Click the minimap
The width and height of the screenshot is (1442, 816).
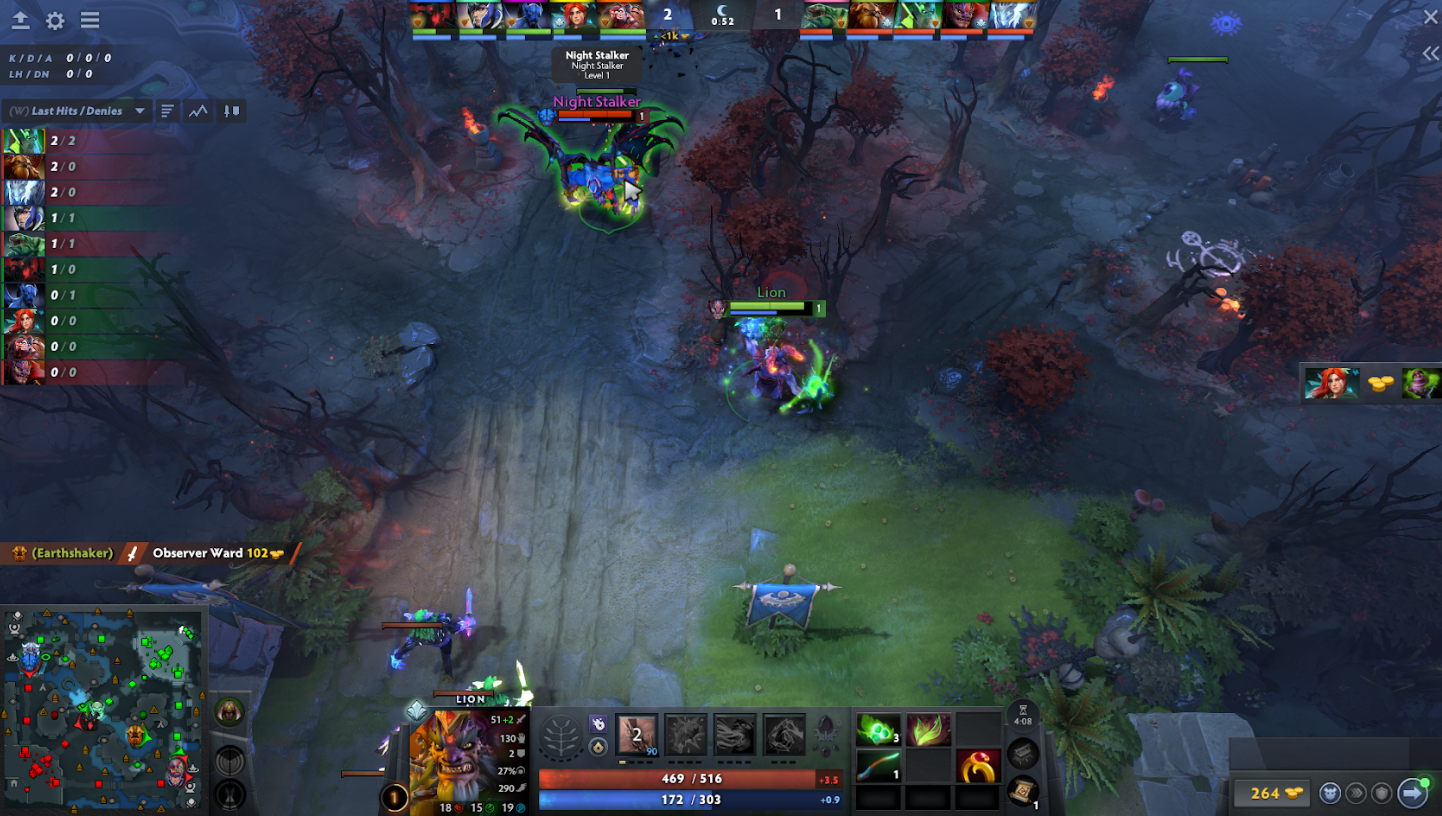tap(103, 709)
